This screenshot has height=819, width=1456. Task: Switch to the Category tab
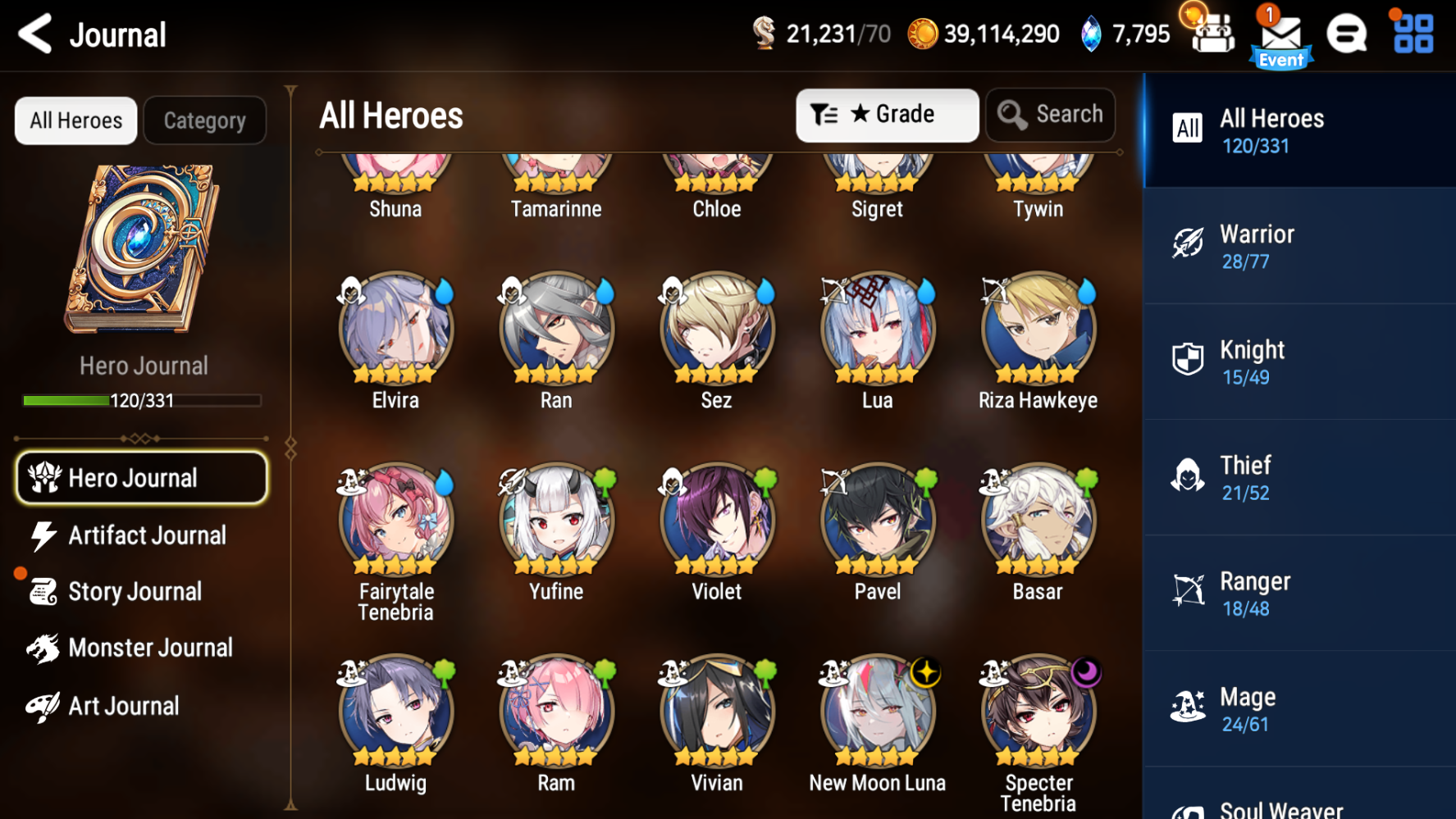pos(204,121)
